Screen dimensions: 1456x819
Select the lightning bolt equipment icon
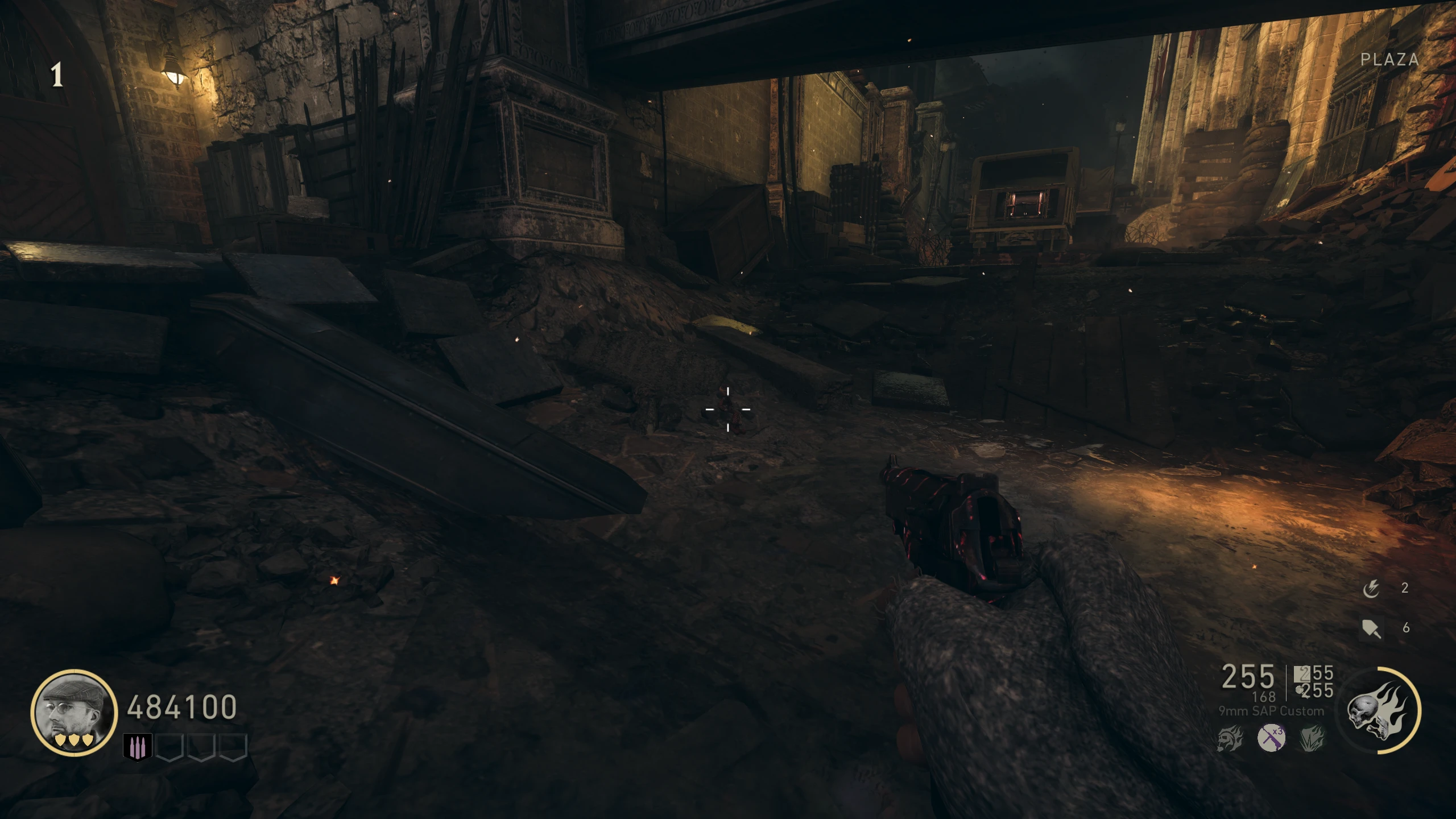[x=1371, y=589]
